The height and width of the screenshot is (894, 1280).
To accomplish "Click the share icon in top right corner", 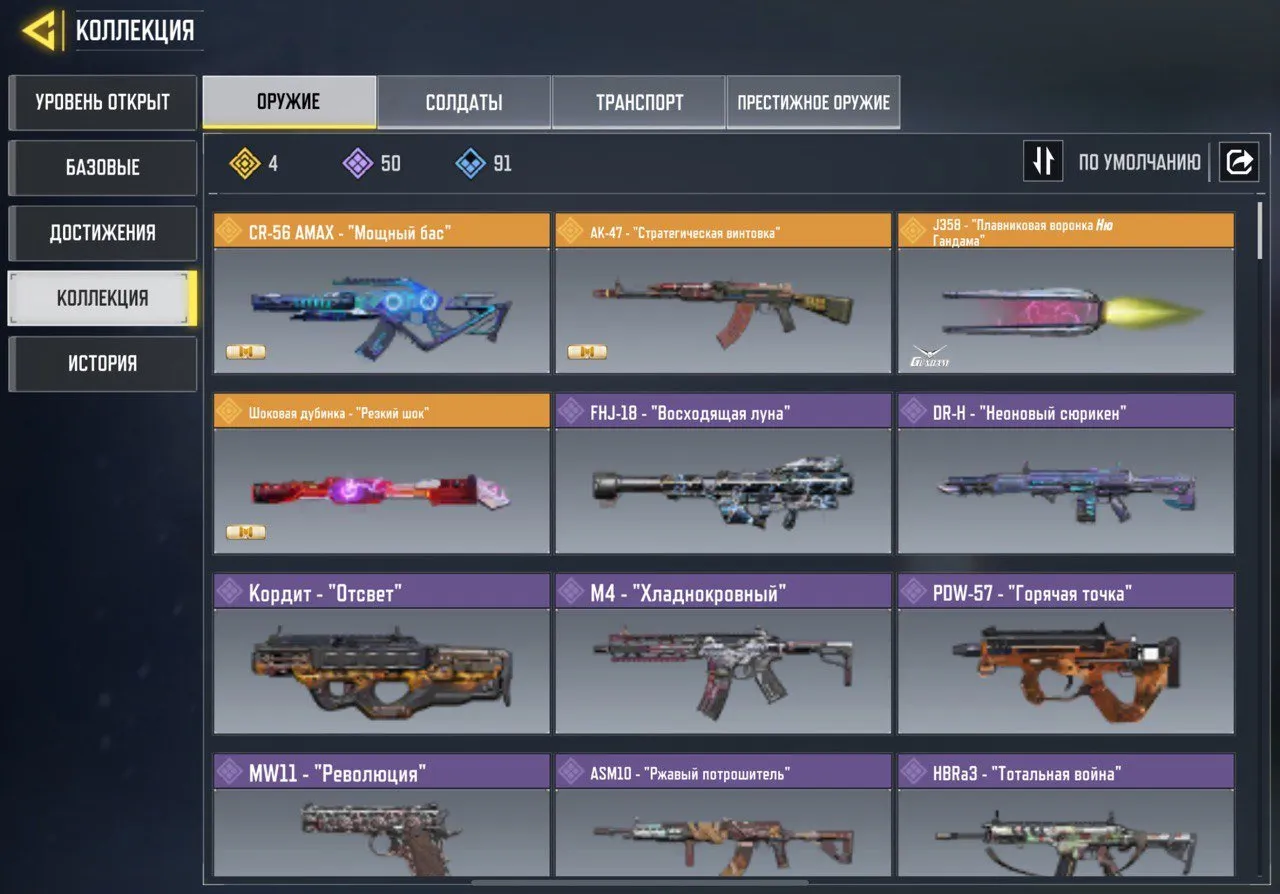I will [x=1239, y=161].
